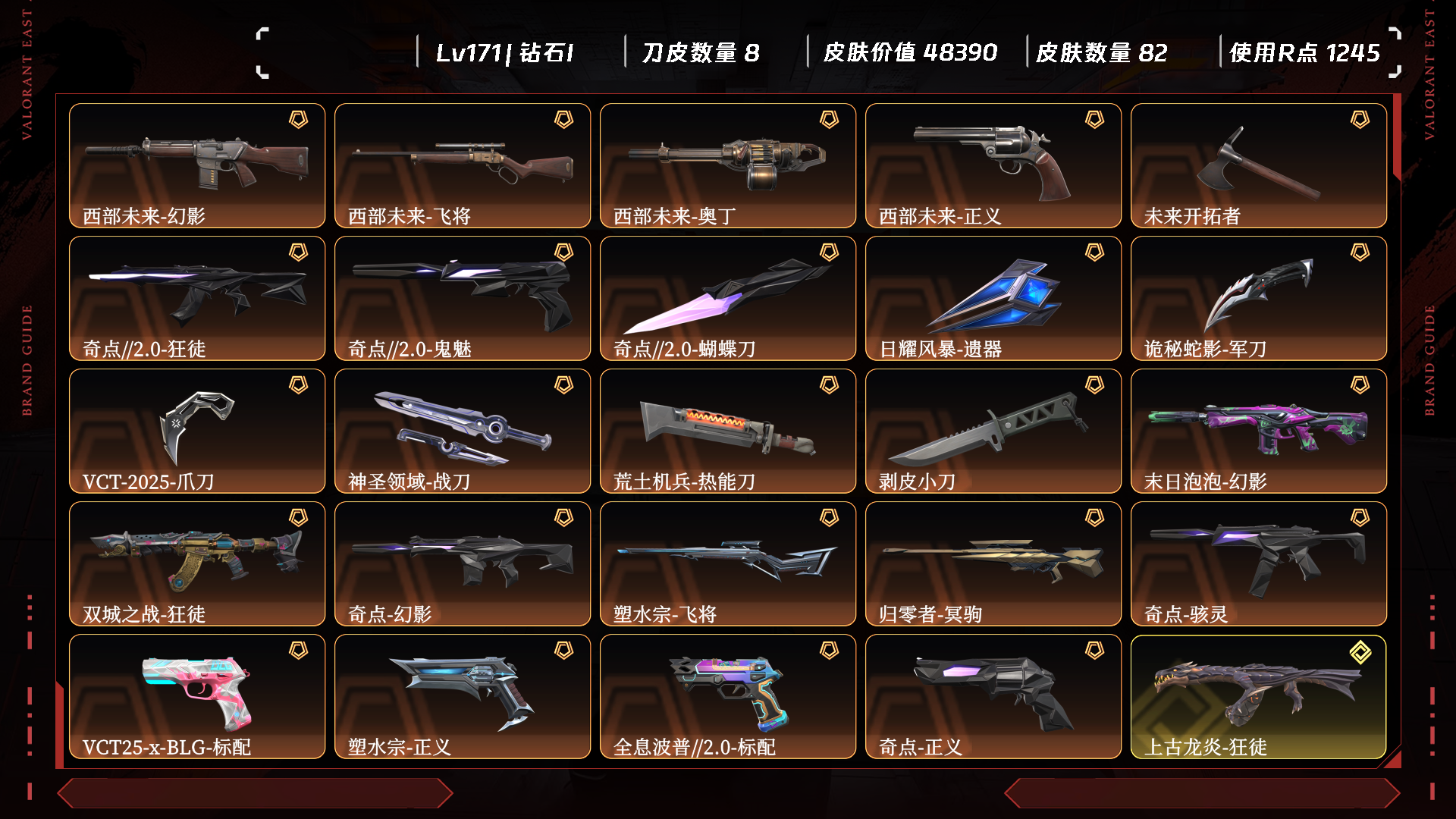
Task: Select the 西部未来-幻影 skin card
Action: tap(197, 165)
